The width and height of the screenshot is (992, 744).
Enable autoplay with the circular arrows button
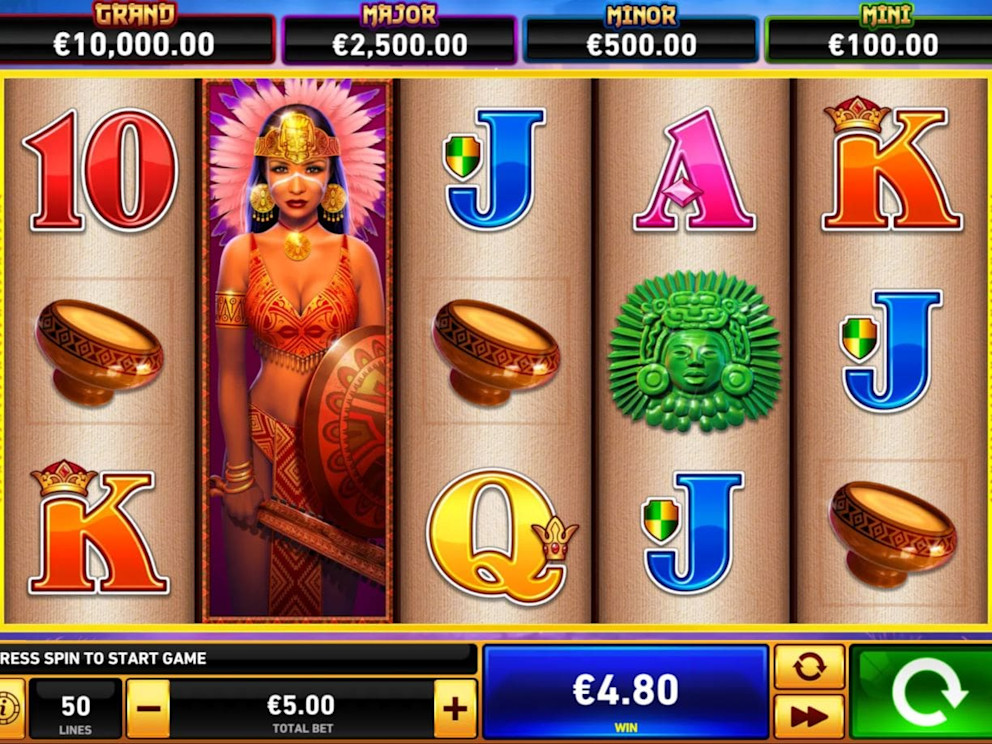[809, 667]
